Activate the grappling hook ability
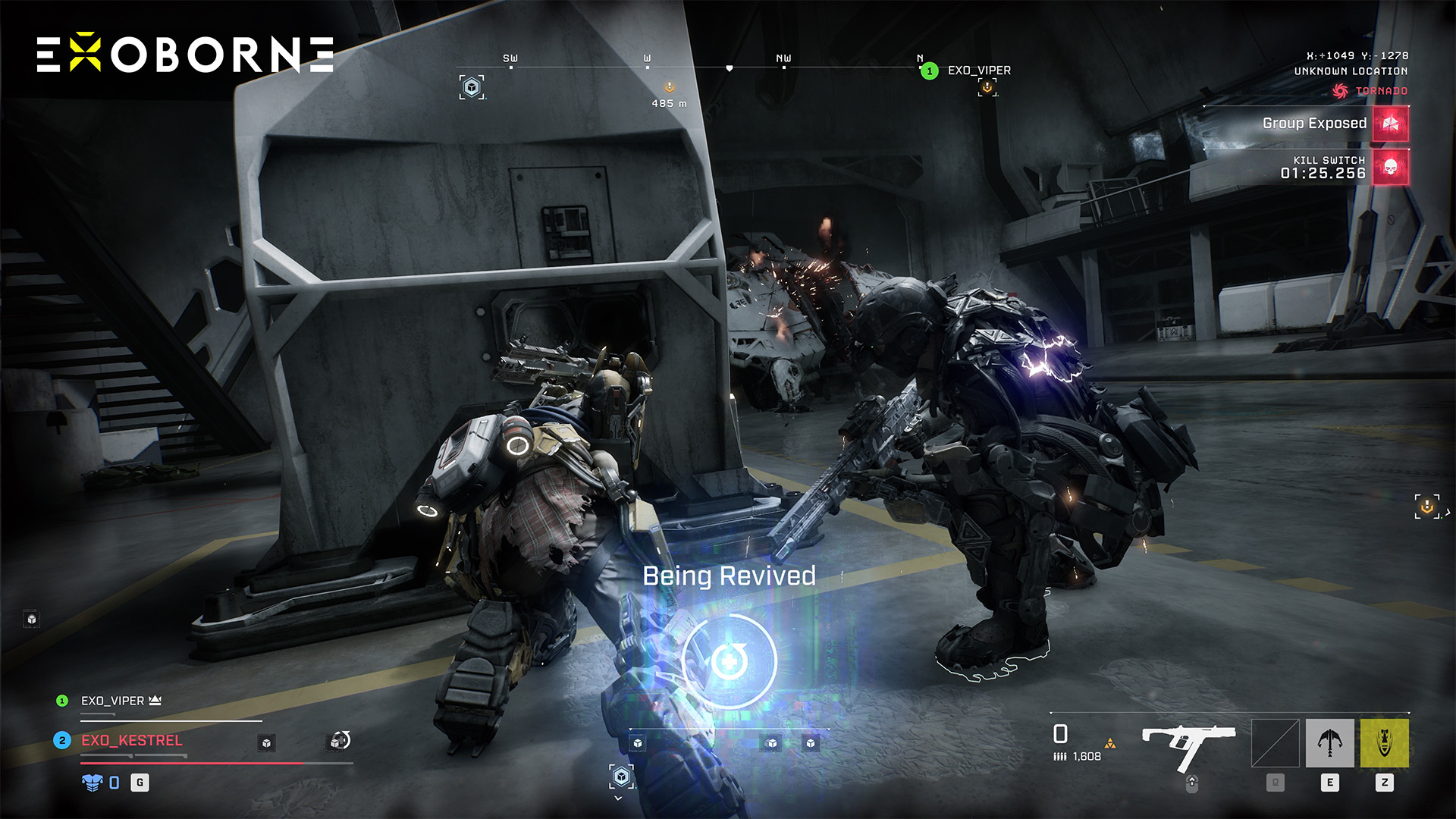Screen dimensions: 1456x819 tap(1329, 743)
